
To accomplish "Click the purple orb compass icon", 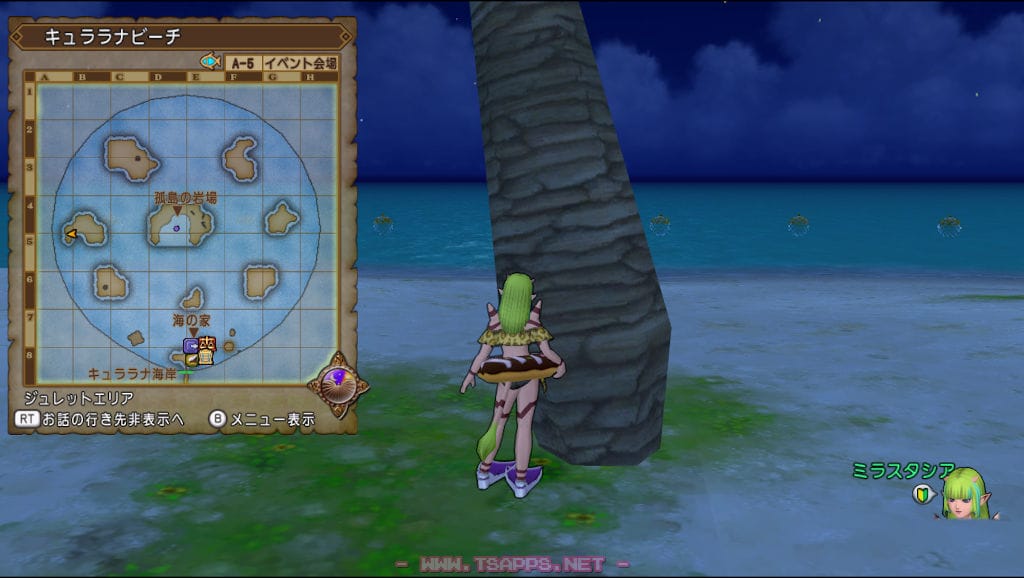I will pos(338,381).
